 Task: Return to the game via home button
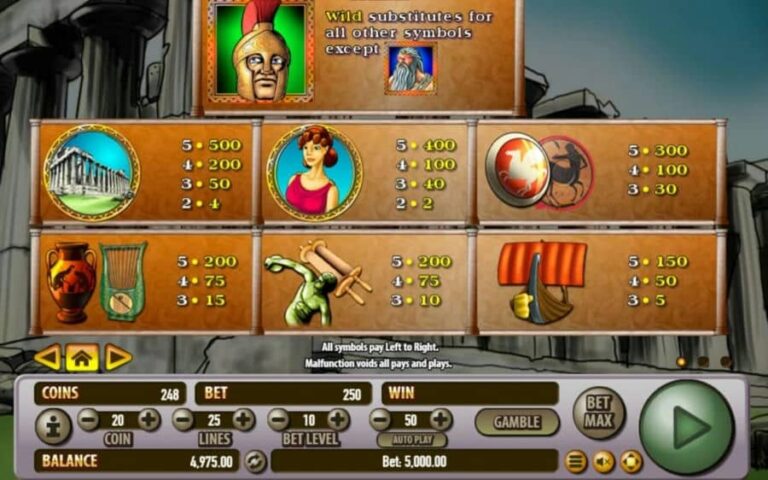point(82,357)
